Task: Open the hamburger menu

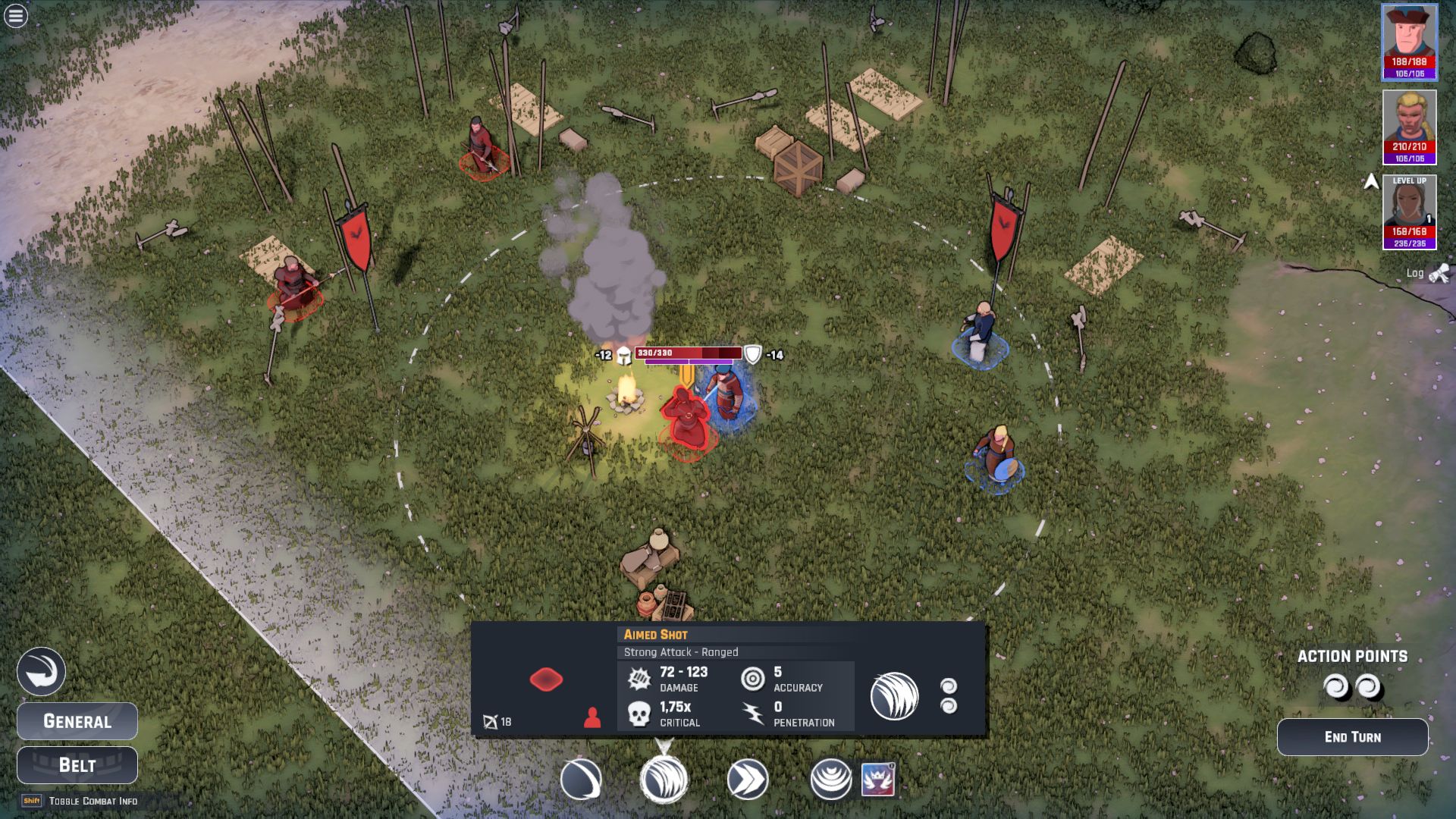Action: click(x=16, y=16)
